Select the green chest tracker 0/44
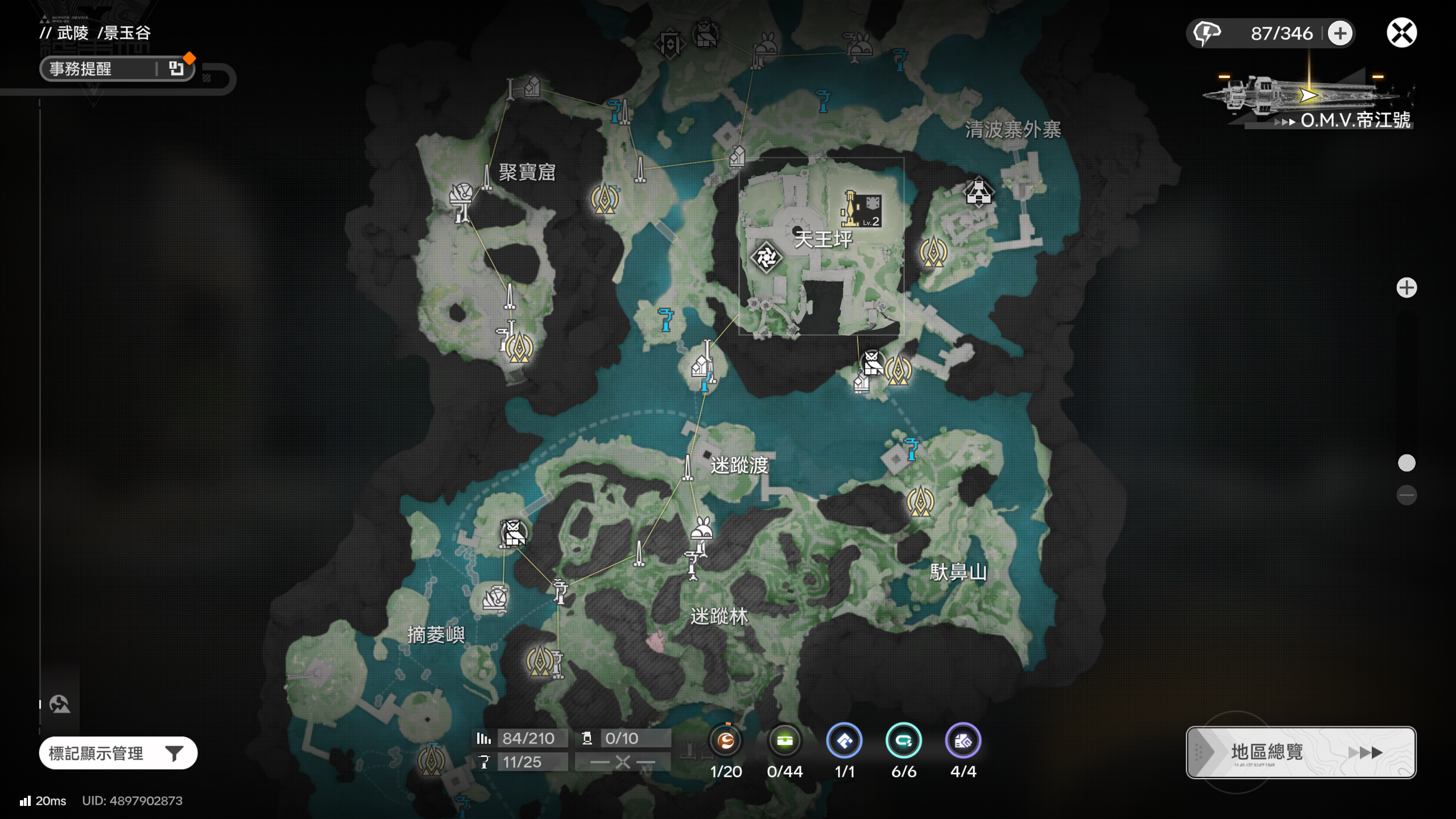Screen dimensions: 1456x819 785,741
